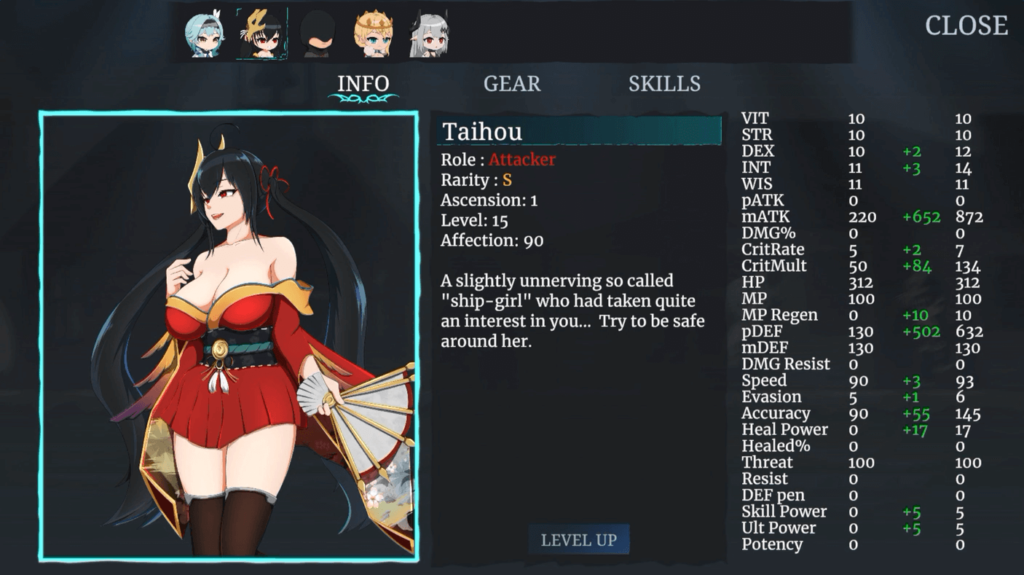
Task: Close the character info screen
Action: (x=965, y=26)
